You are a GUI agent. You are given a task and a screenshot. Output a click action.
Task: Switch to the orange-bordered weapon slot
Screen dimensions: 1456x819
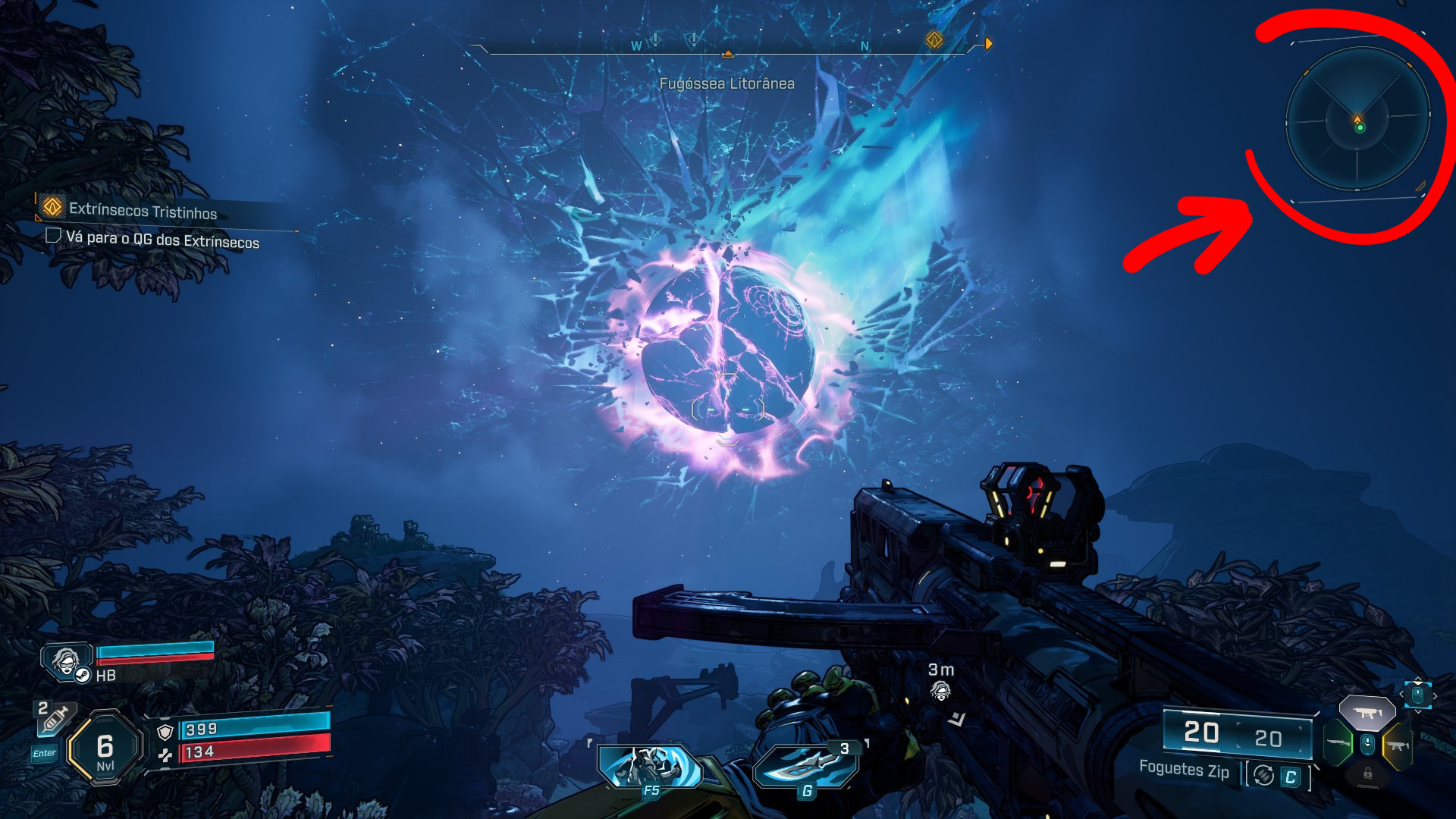(x=1397, y=745)
